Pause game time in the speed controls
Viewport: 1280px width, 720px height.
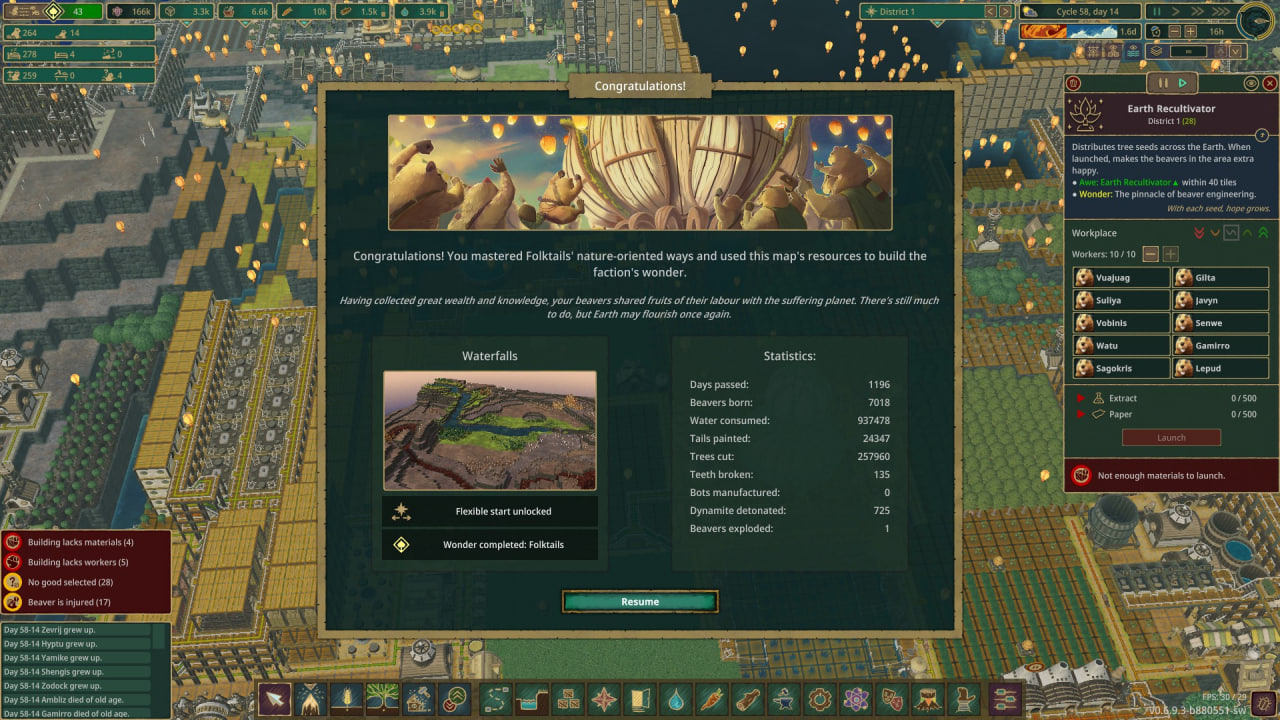point(1156,11)
